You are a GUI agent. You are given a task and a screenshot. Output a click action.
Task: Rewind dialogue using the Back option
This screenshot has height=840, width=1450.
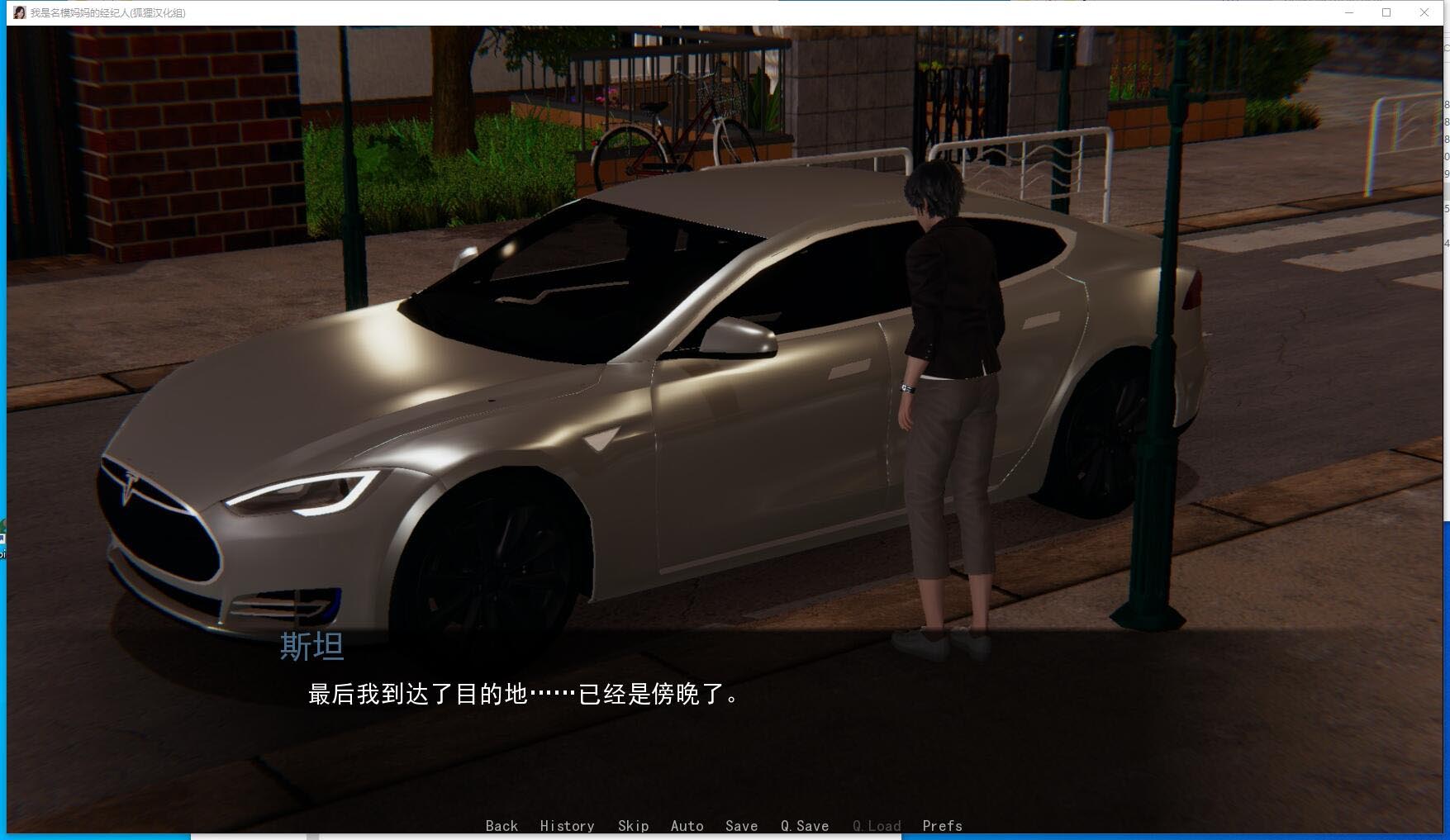tap(502, 826)
